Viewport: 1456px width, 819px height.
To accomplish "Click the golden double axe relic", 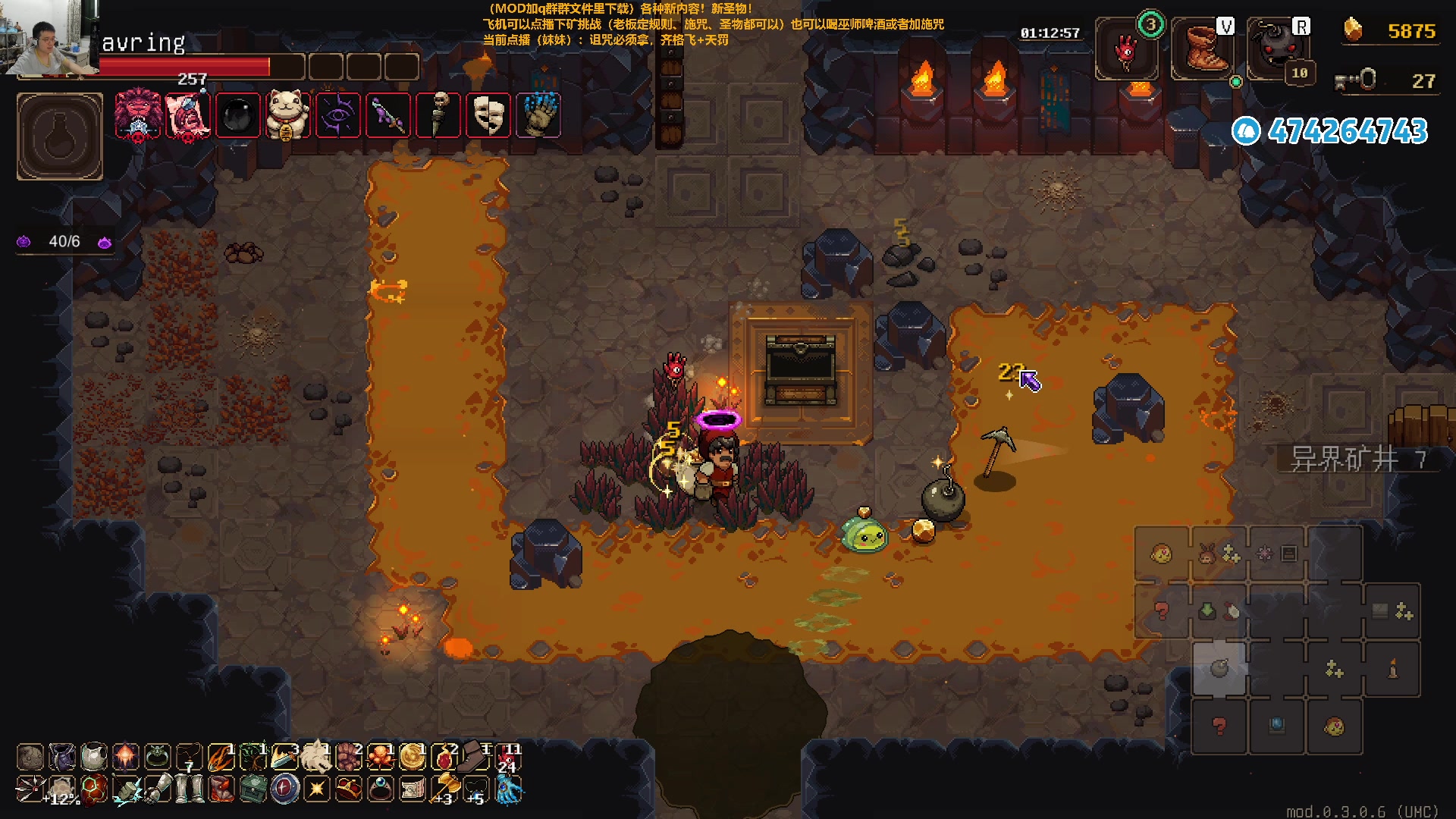I will pyautogui.click(x=445, y=787).
